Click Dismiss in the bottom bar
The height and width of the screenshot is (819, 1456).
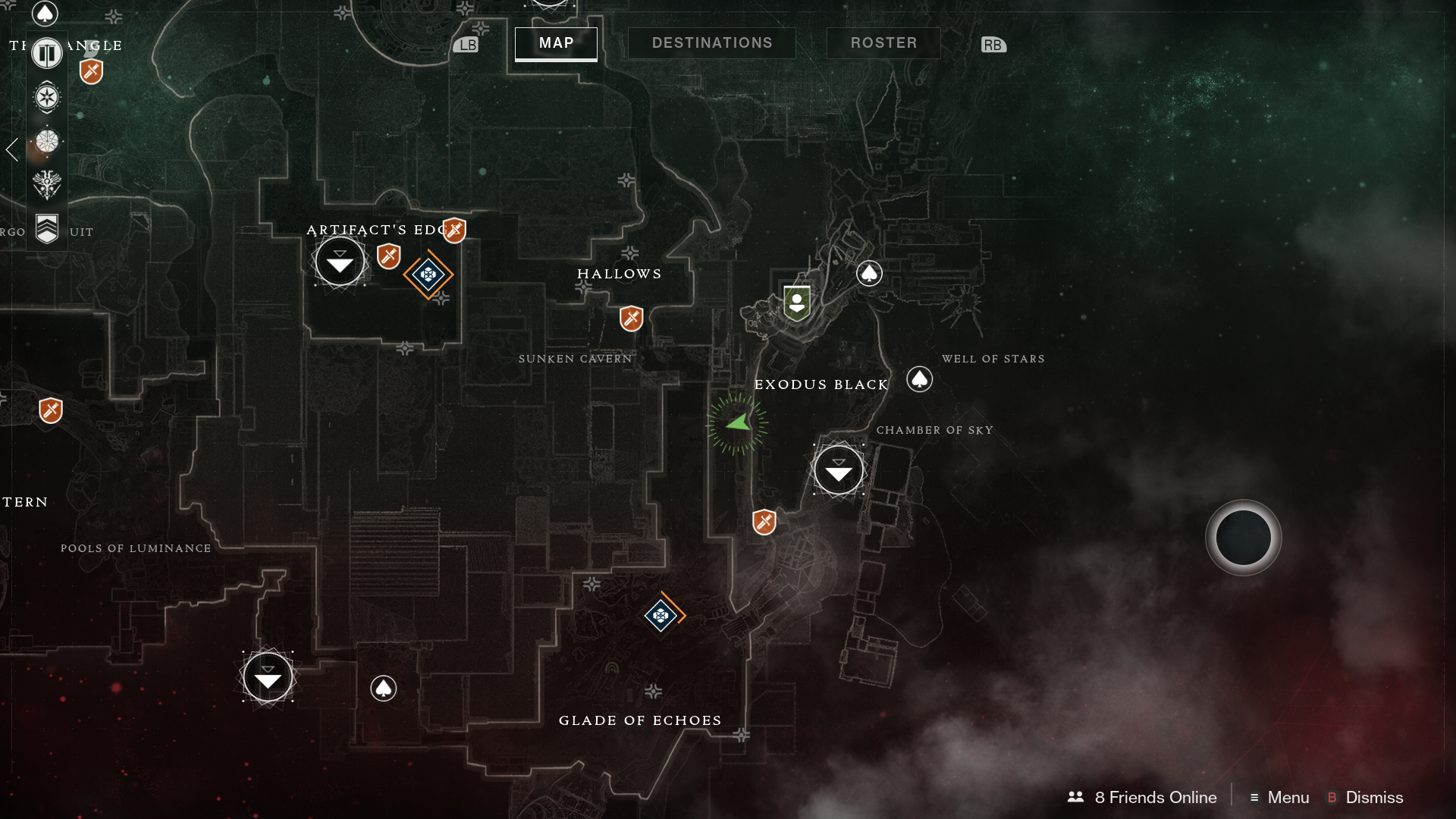pyautogui.click(x=1374, y=798)
